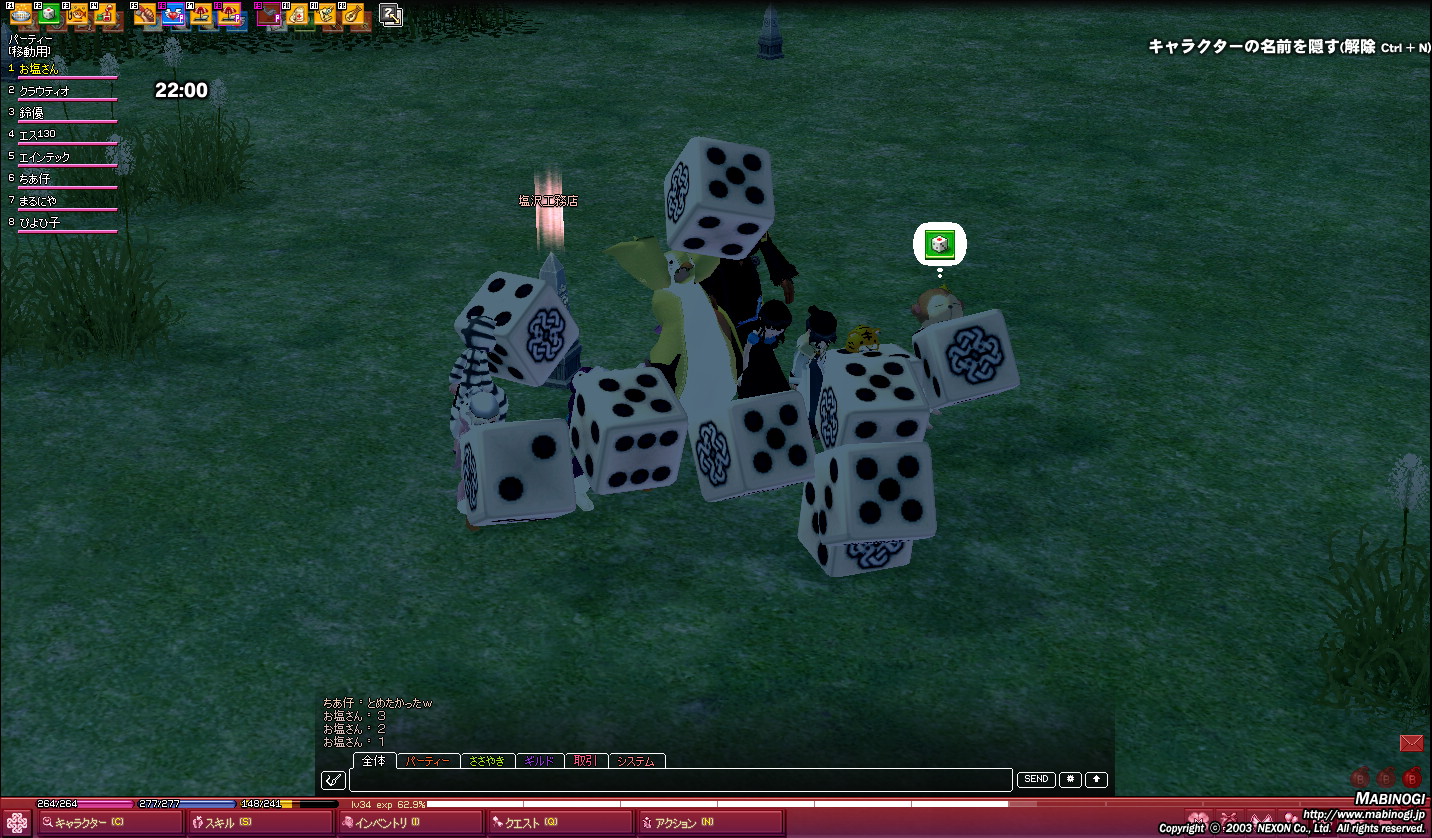
Task: Pick party member エインテック from list
Action: [45, 157]
